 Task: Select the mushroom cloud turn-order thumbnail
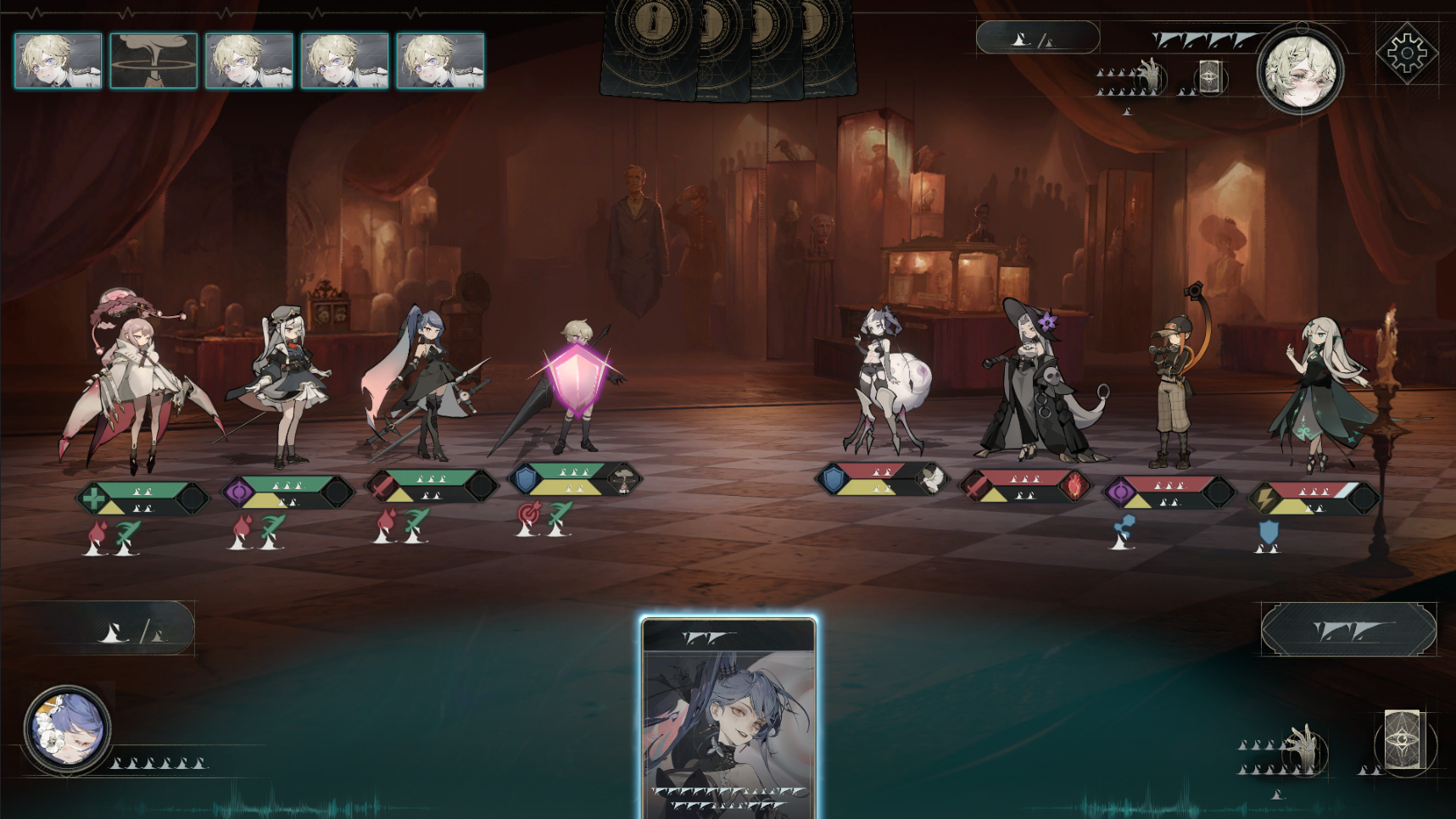[x=153, y=61]
